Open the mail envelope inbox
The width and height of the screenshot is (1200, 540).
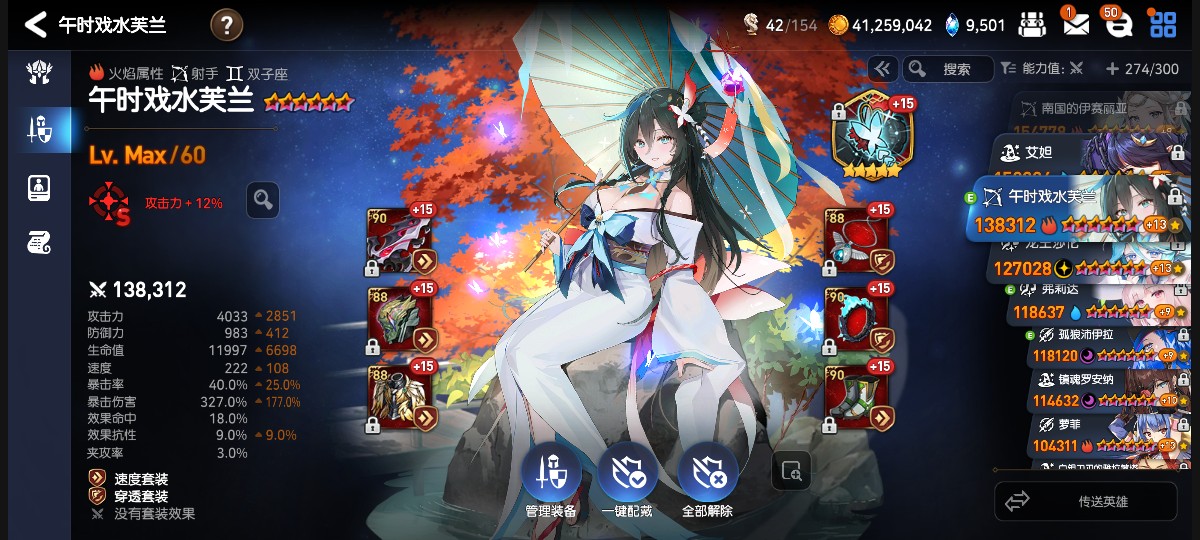point(1076,24)
